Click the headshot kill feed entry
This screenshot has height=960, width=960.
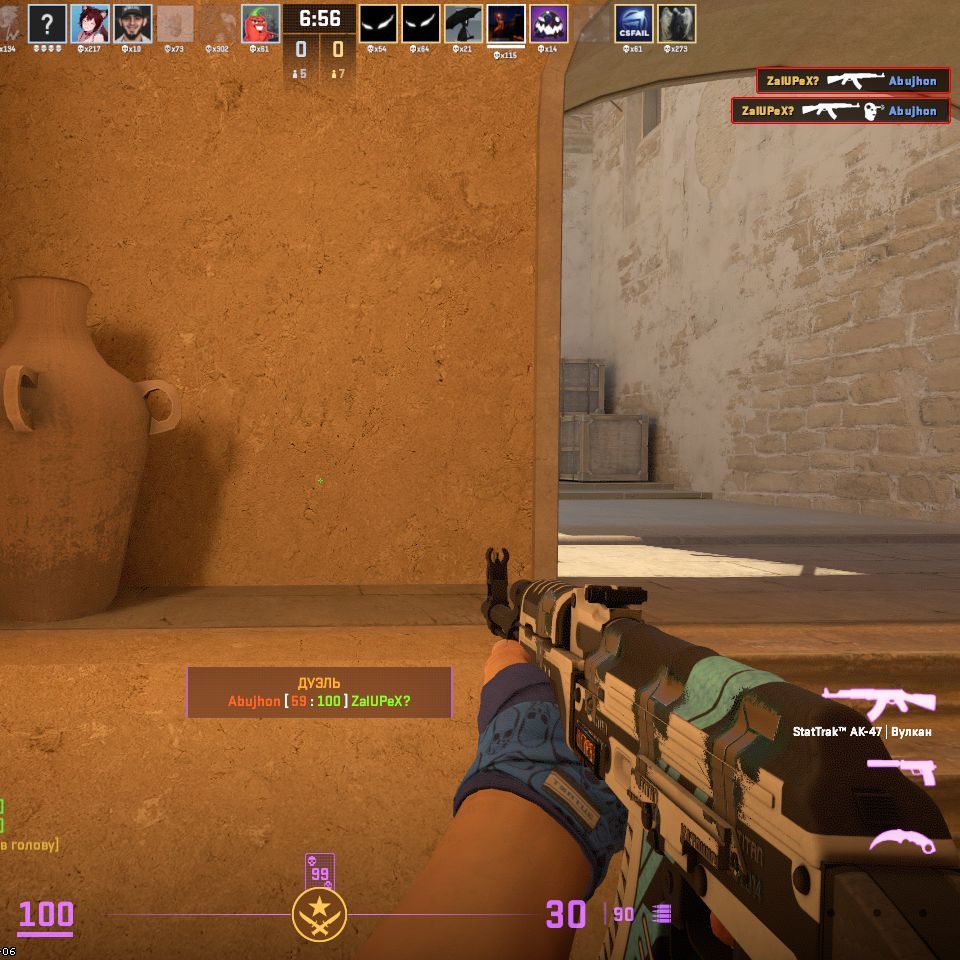tap(840, 110)
